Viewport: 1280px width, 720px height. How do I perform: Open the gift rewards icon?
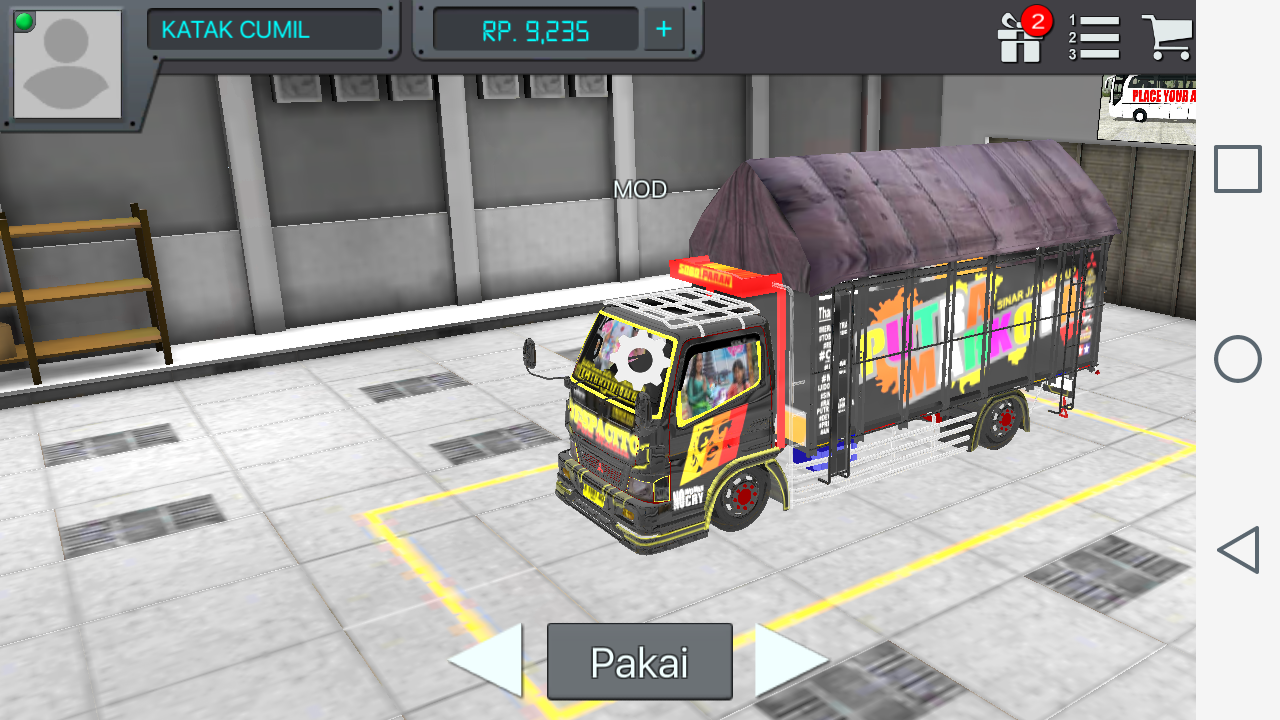(x=1018, y=38)
